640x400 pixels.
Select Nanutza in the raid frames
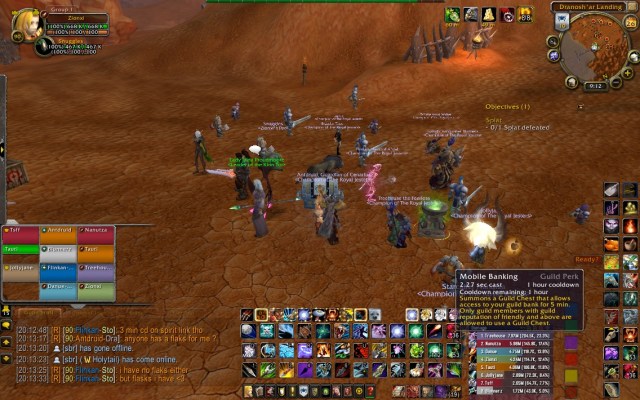point(96,230)
